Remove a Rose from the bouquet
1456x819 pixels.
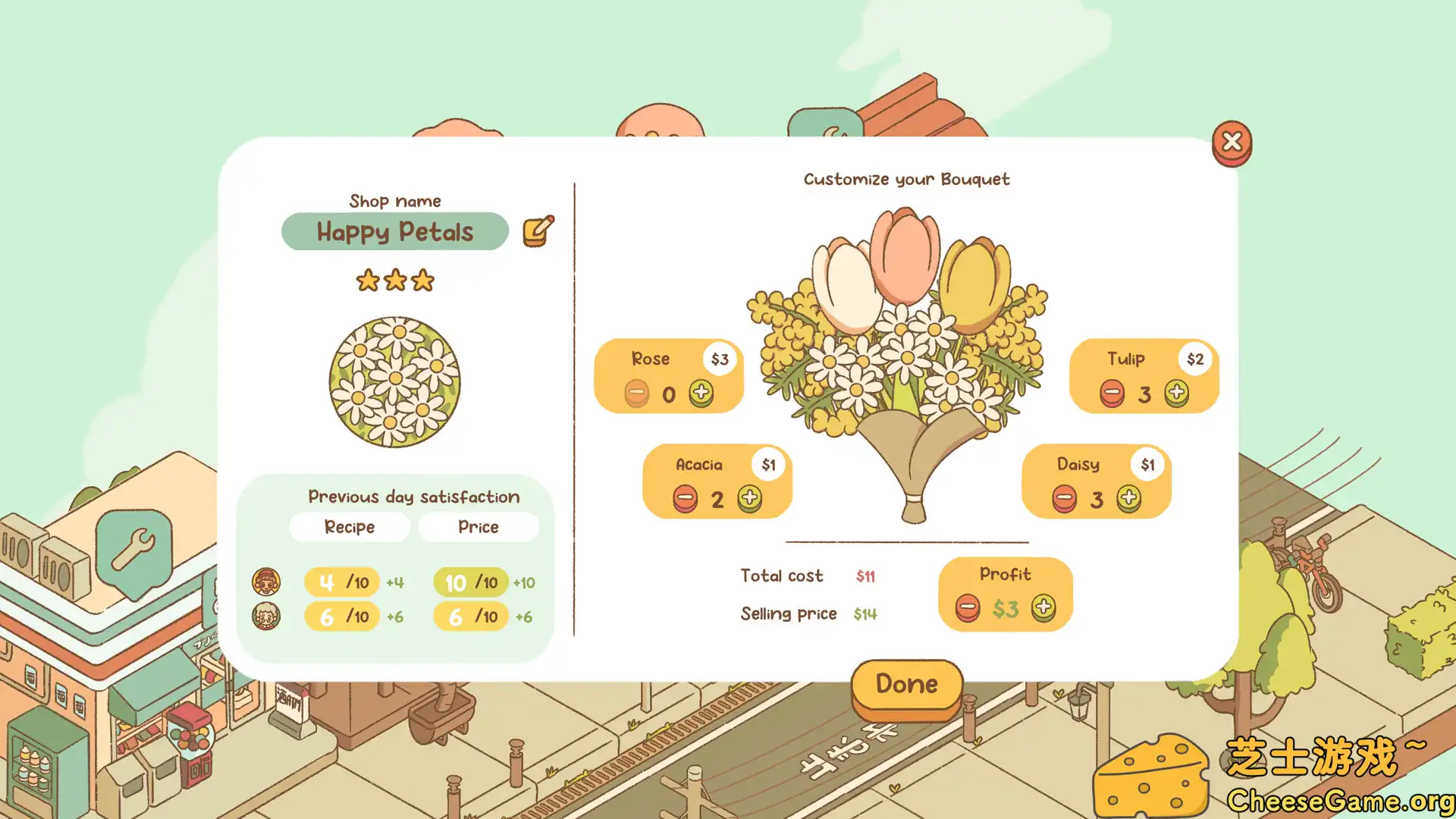(637, 394)
